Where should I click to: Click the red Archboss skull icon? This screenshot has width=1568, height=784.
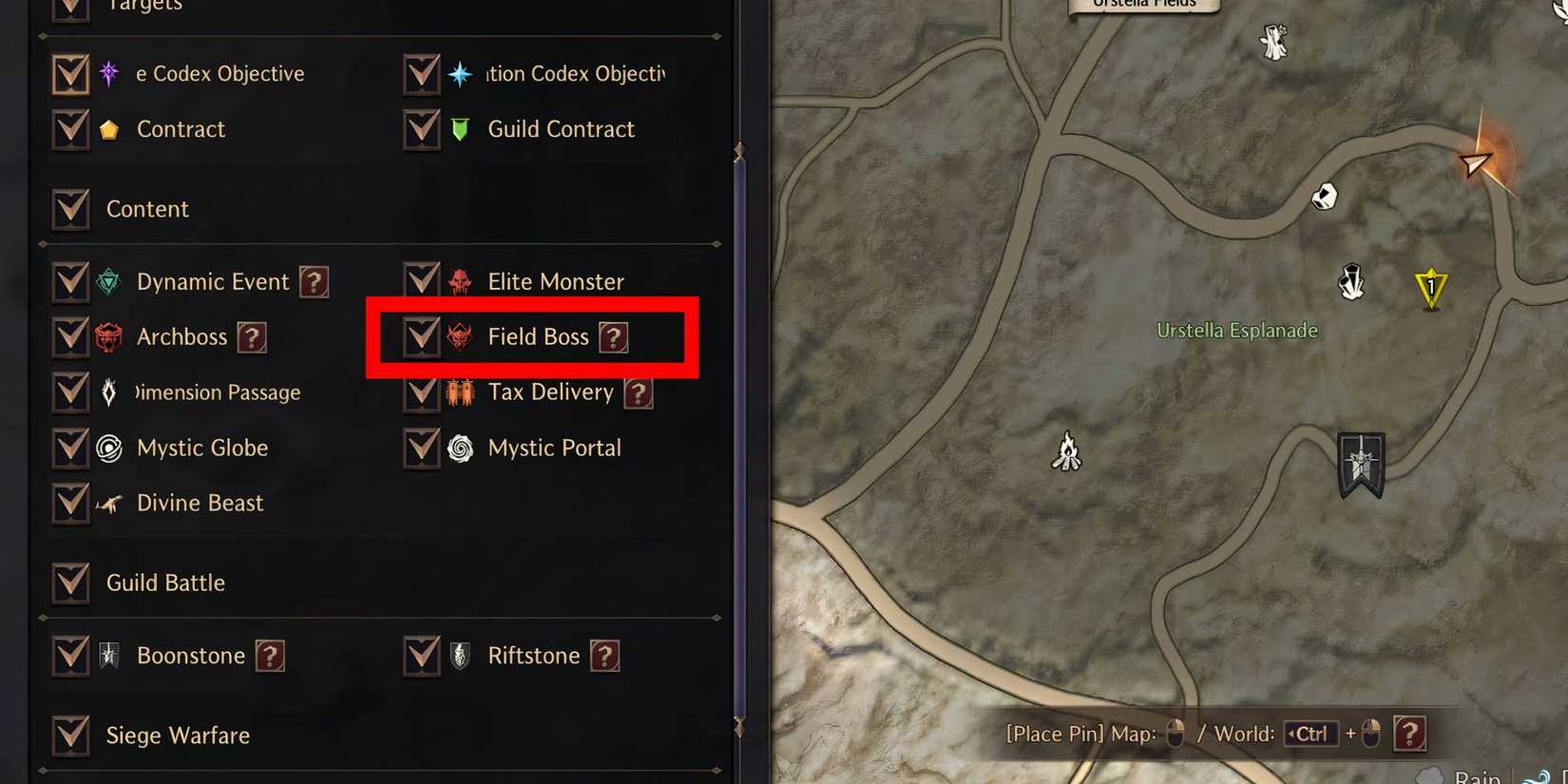click(x=108, y=336)
